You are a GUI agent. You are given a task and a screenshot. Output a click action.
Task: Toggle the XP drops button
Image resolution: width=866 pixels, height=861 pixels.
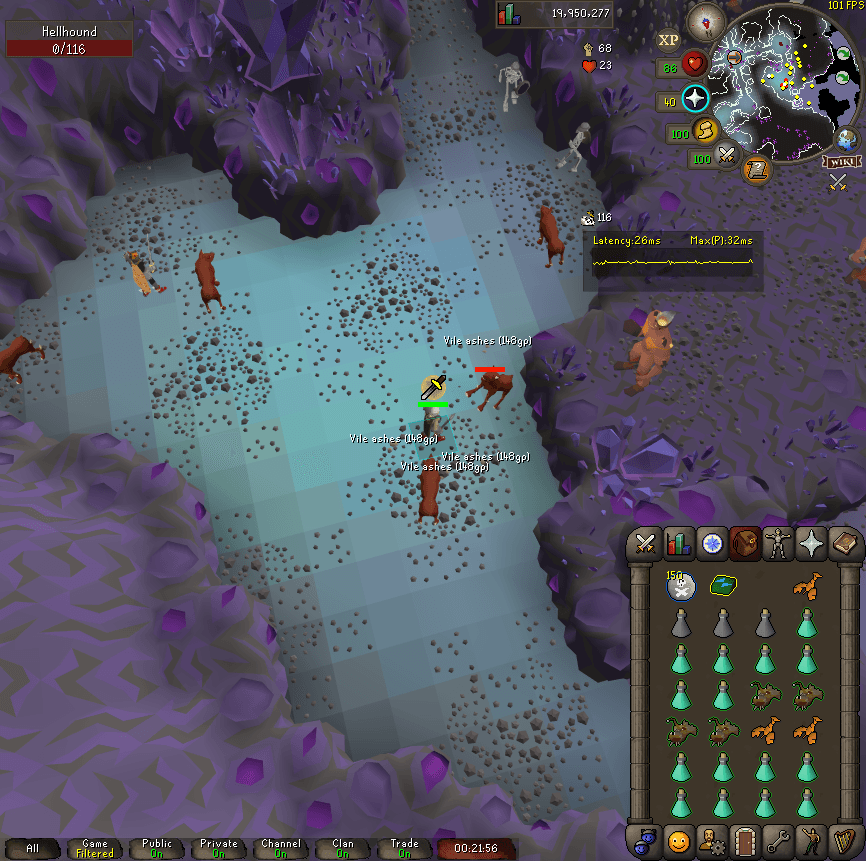(668, 40)
